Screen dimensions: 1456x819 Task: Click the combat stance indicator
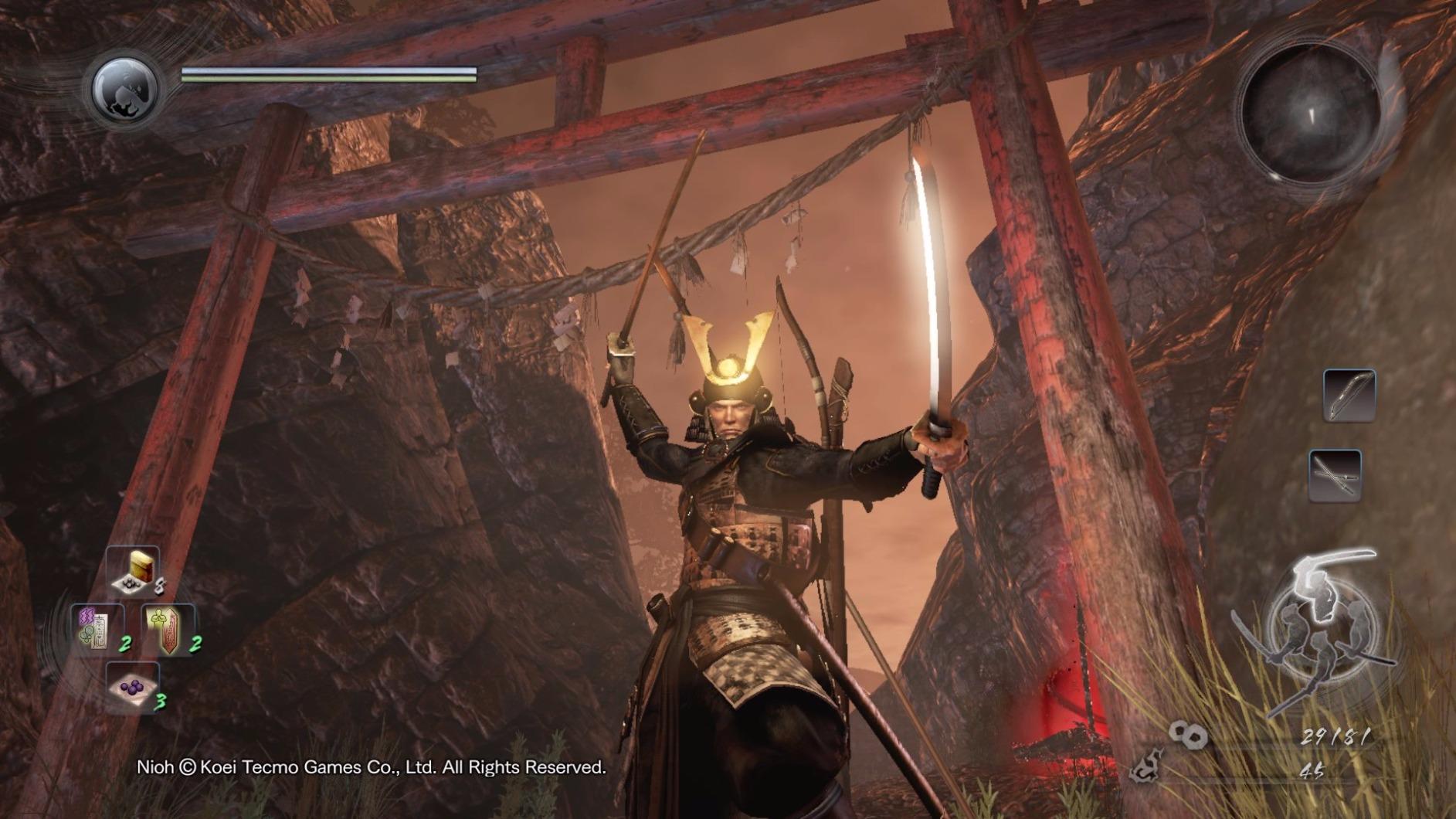click(1320, 627)
